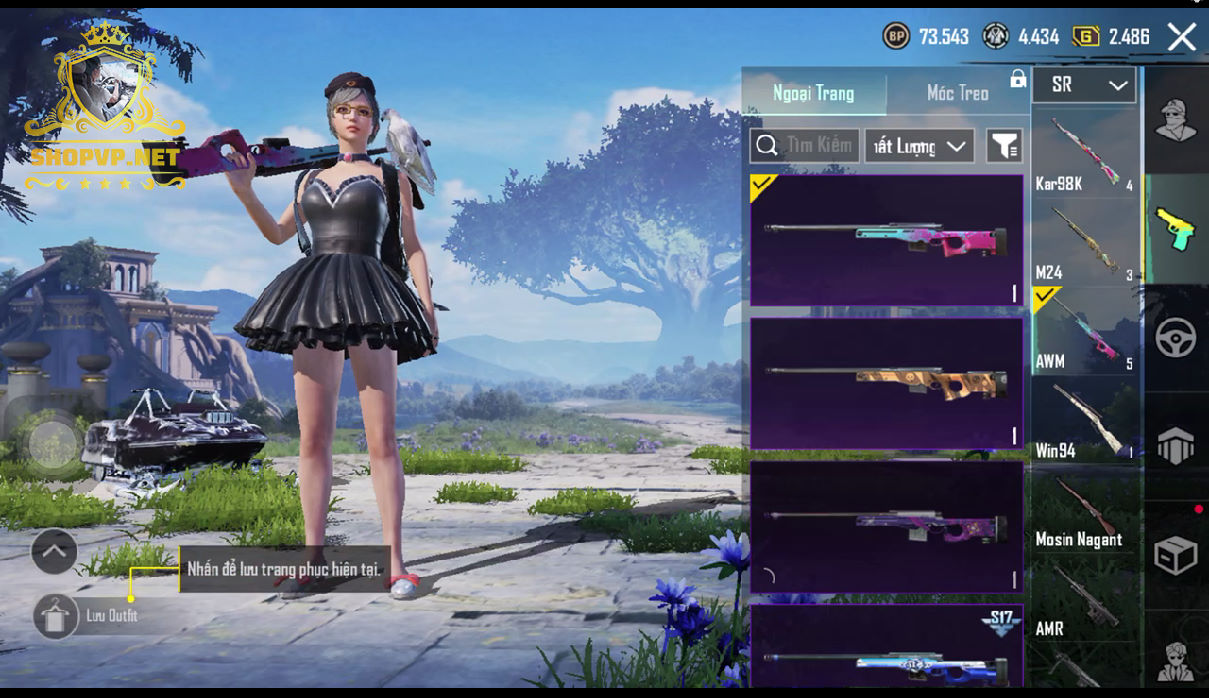Viewport: 1209px width, 698px height.
Task: Choose the AMR weapon entry
Action: pos(1084,599)
